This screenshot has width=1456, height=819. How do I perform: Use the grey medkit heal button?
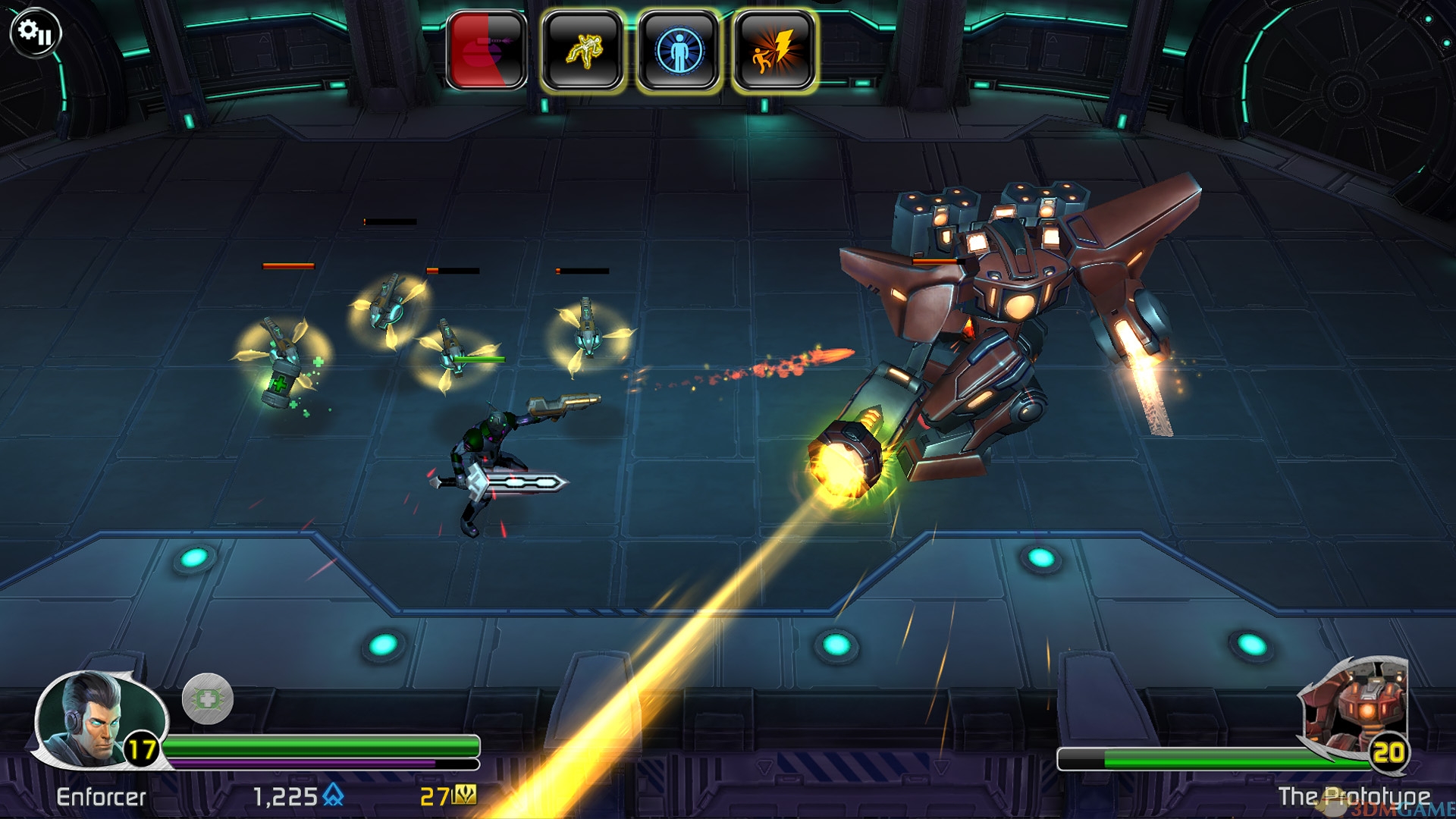click(207, 698)
